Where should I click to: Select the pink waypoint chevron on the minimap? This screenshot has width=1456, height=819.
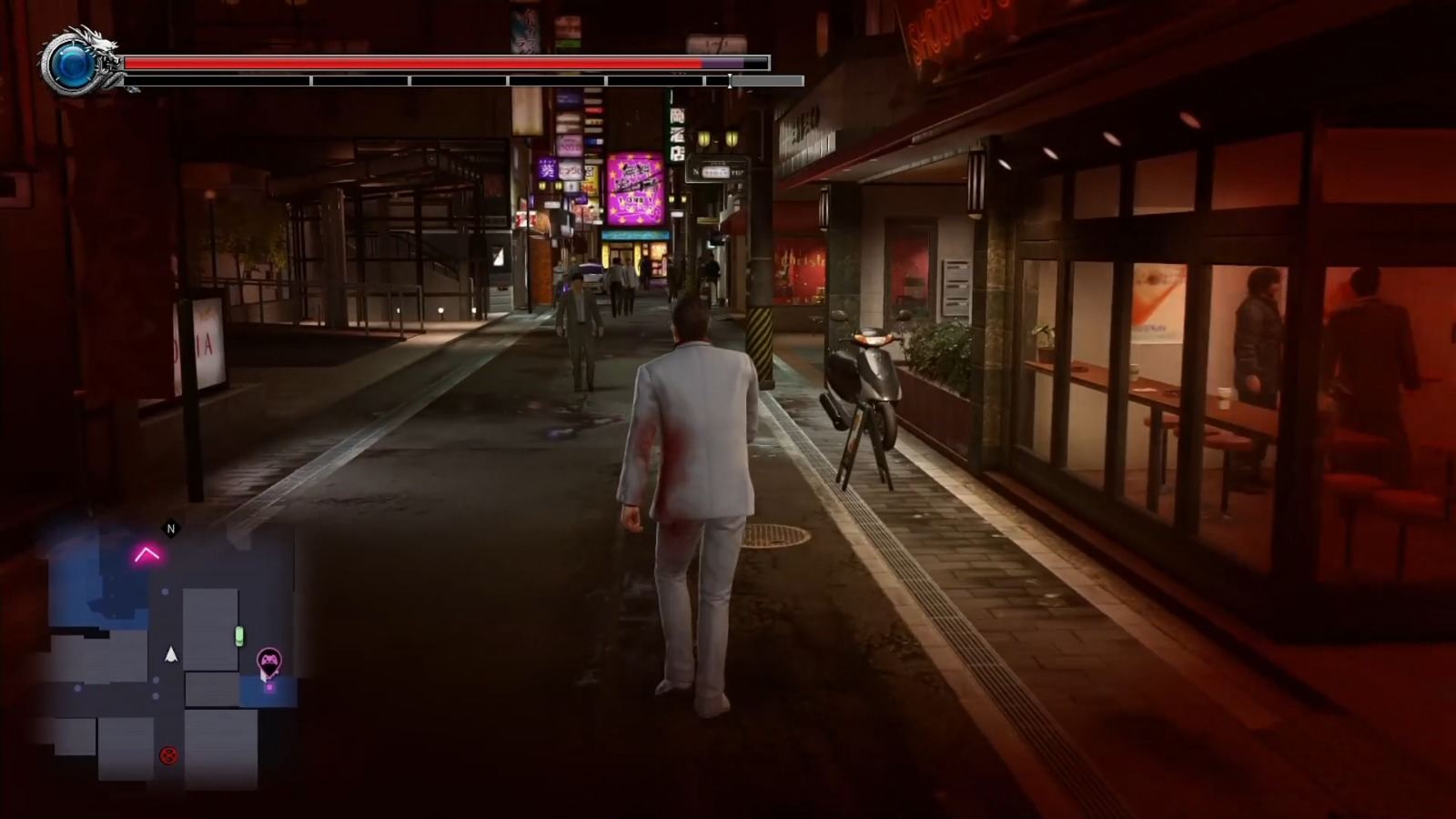pyautogui.click(x=147, y=553)
